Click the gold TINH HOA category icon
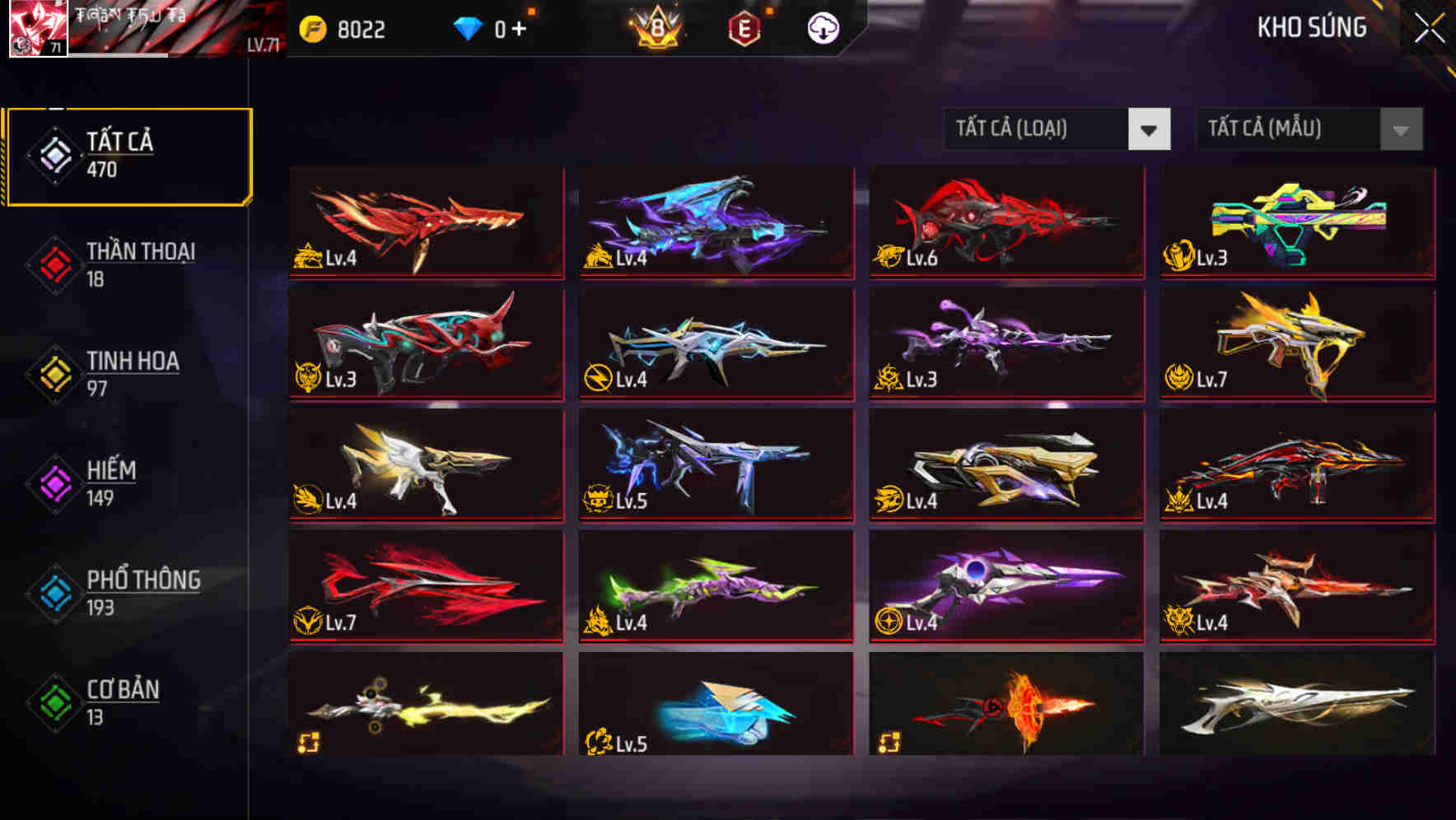 54,373
